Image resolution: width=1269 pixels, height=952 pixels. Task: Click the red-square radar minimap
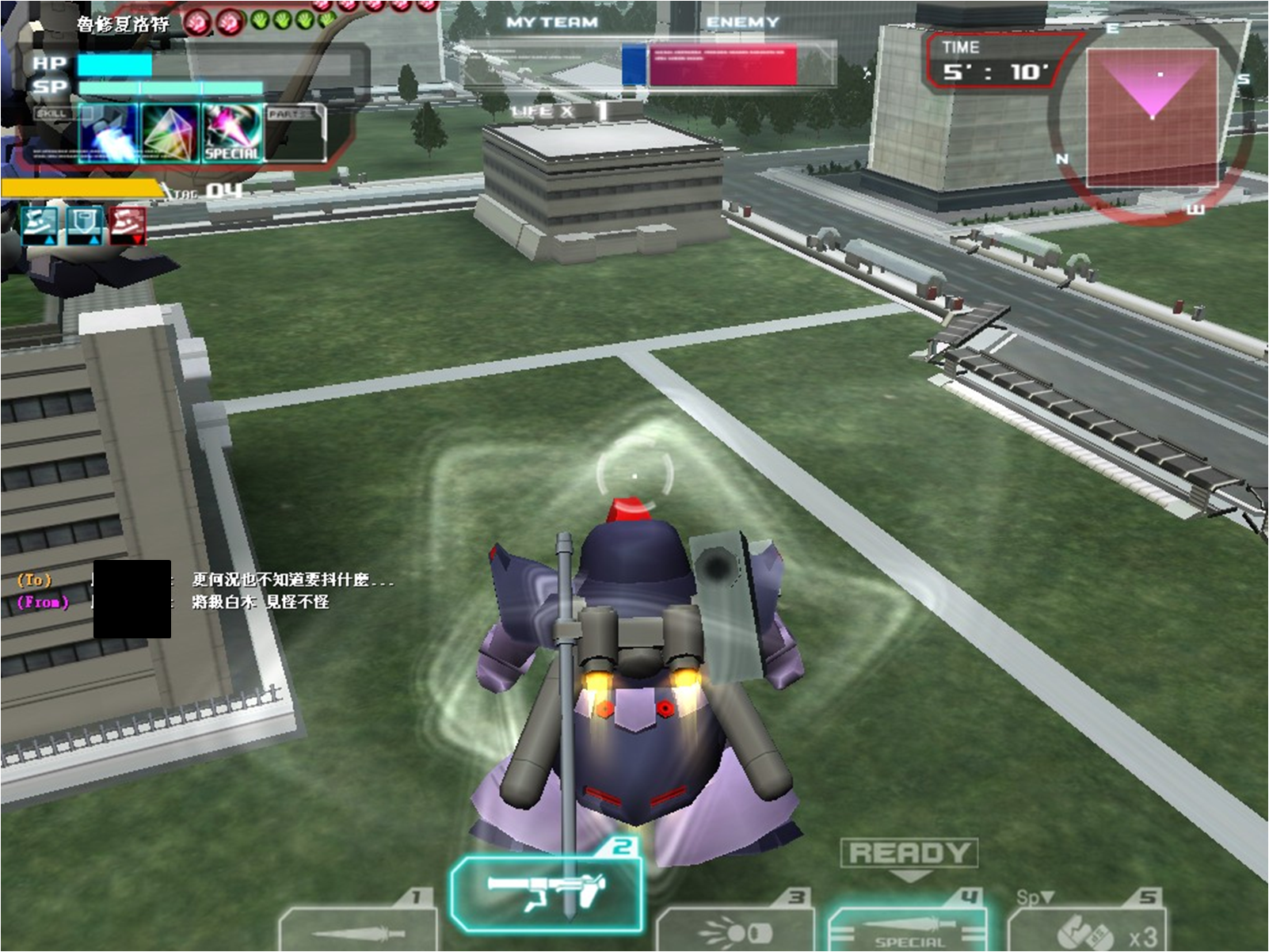point(1151,116)
